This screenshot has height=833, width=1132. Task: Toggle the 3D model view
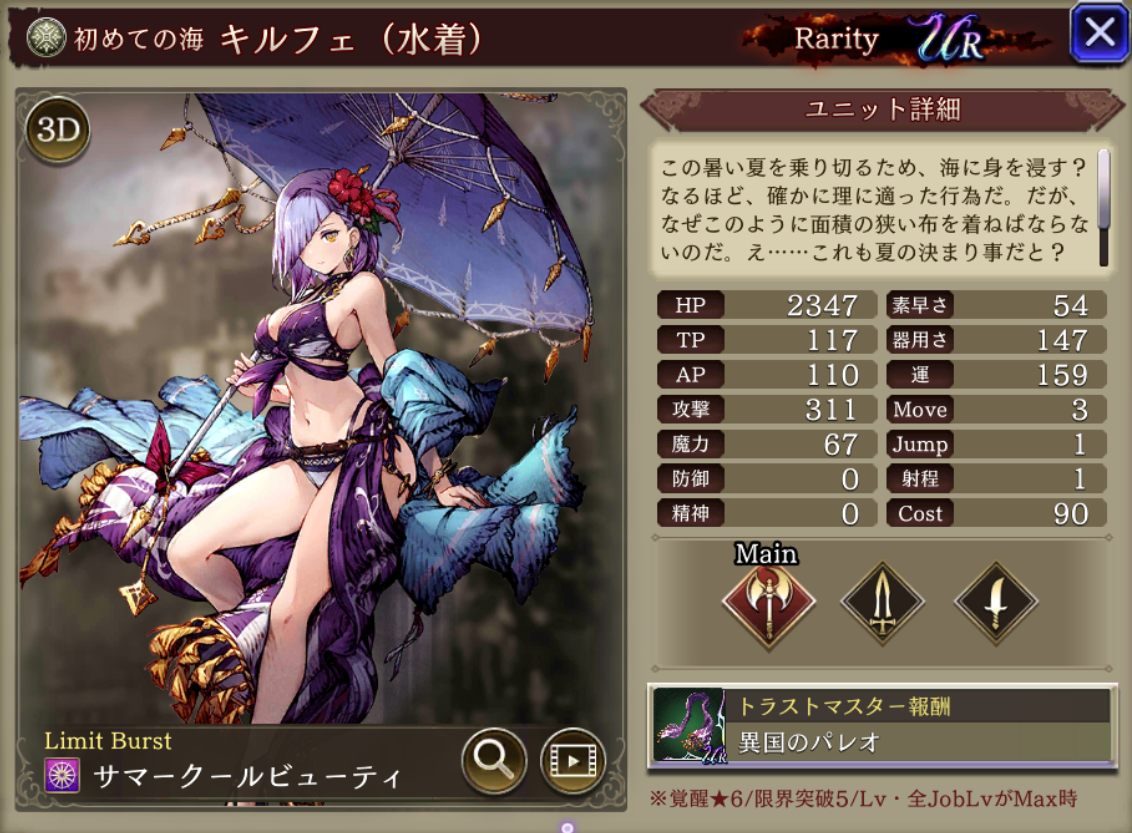click(x=59, y=129)
